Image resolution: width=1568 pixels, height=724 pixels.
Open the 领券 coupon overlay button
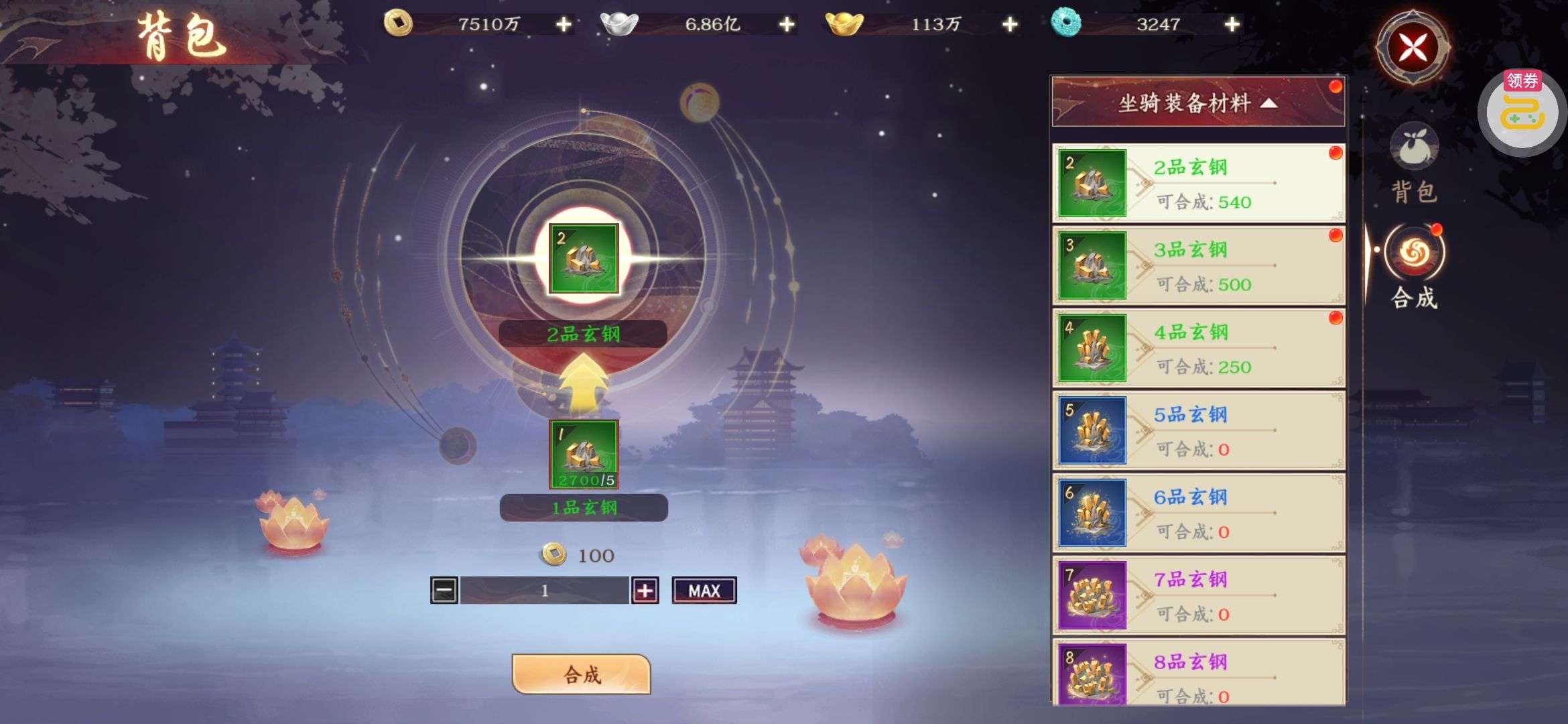[x=1522, y=111]
